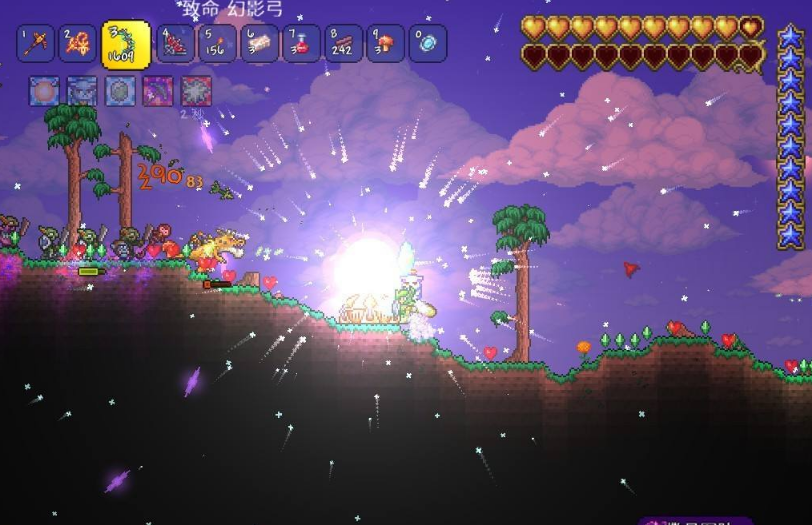Select the red weapon in hotbar slot 4
Viewport: 812px width, 525px height.
pyautogui.click(x=175, y=43)
